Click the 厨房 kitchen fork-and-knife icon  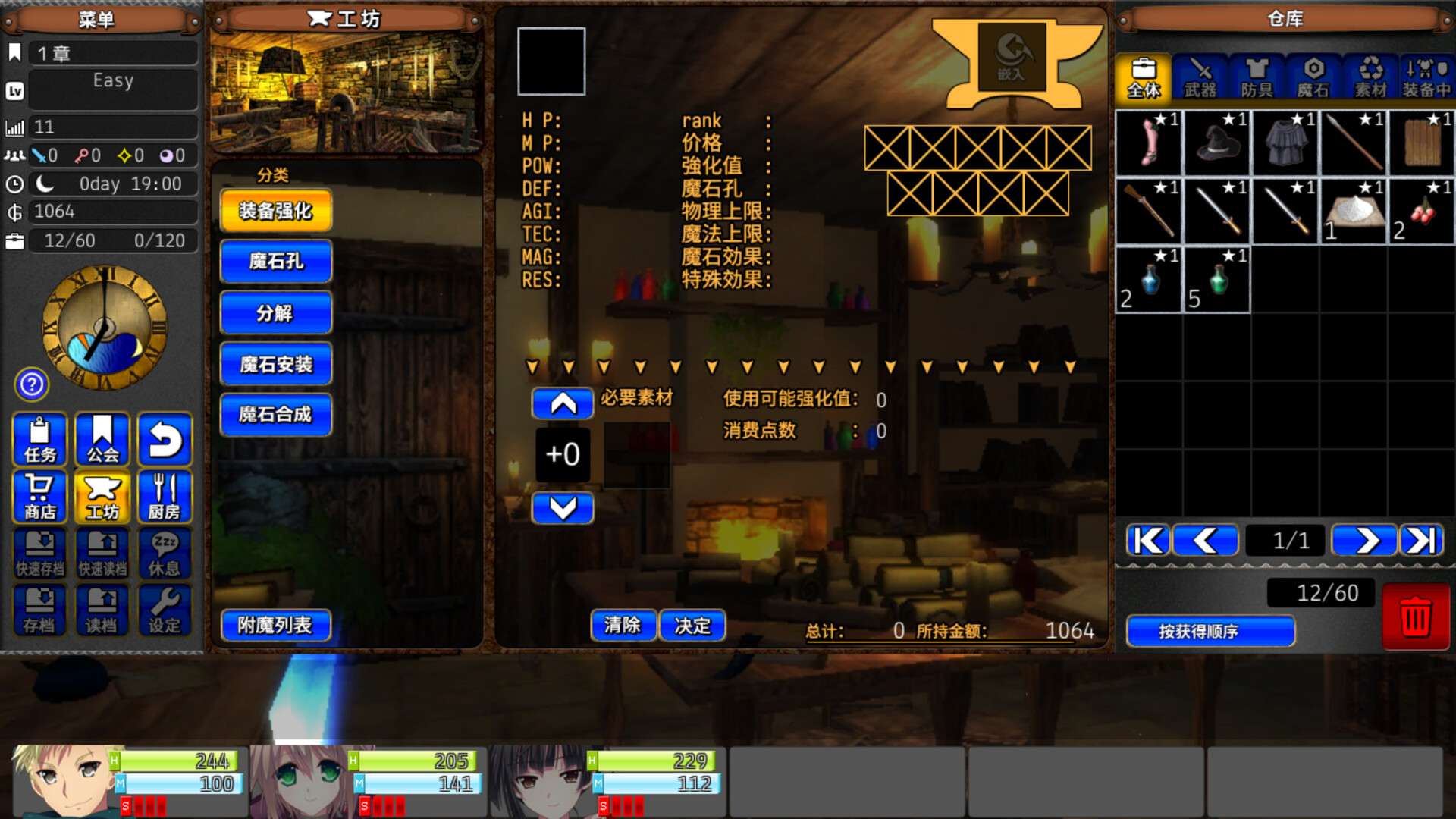[x=165, y=497]
